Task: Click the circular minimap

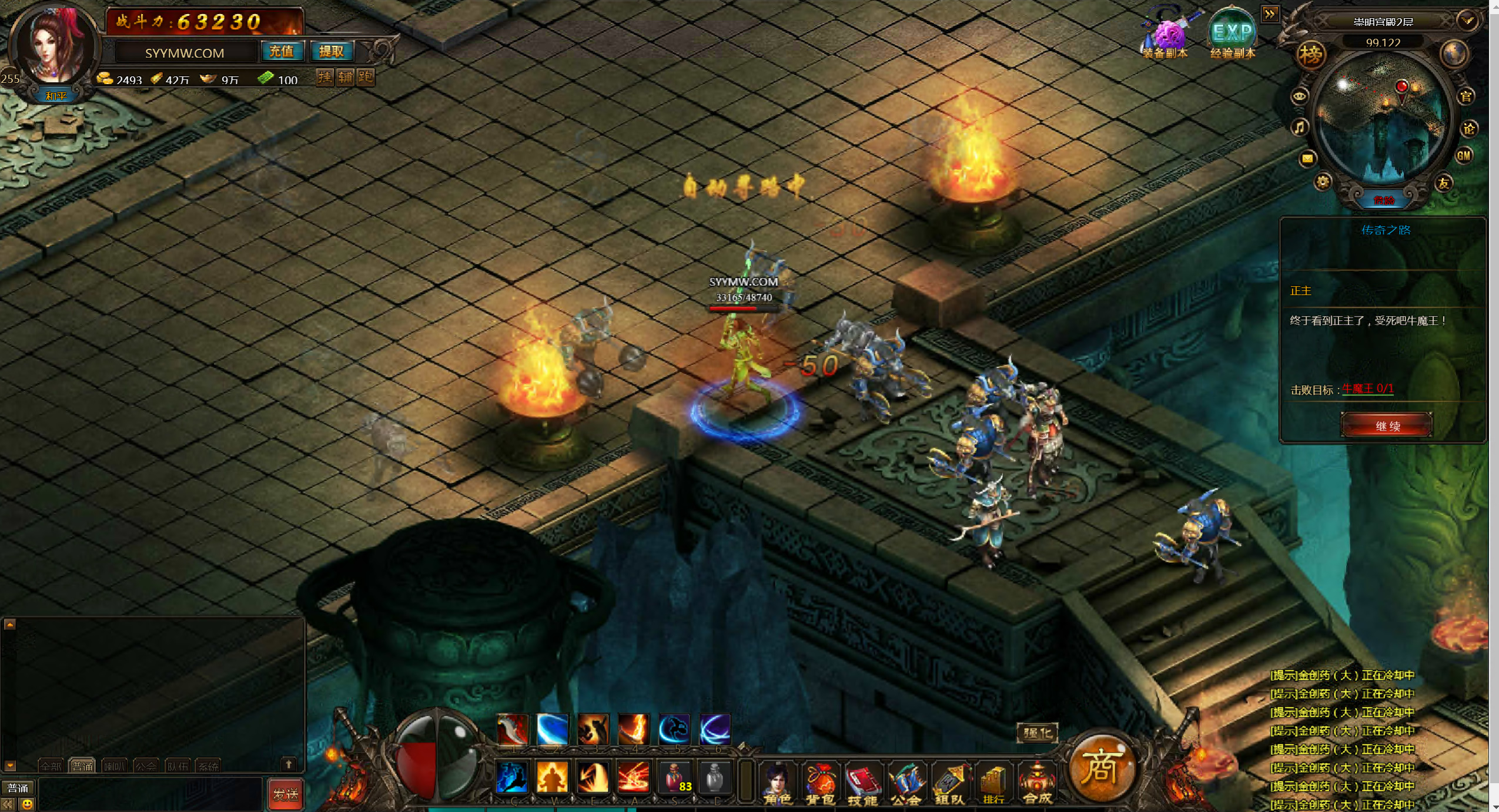Action: (x=1381, y=118)
